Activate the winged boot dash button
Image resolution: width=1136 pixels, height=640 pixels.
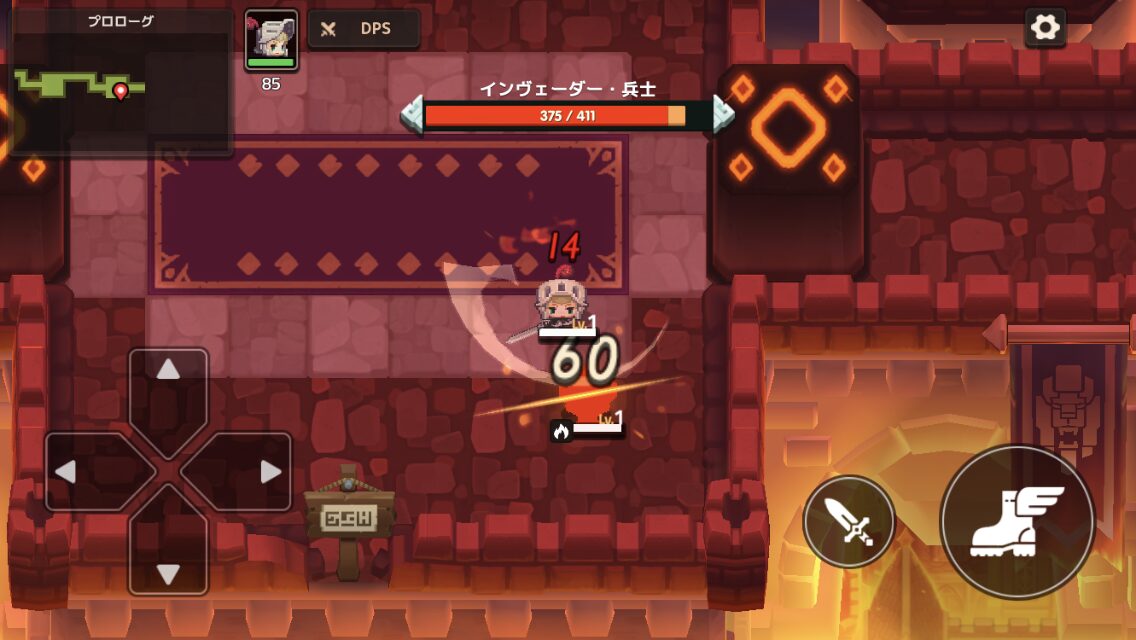click(1017, 521)
